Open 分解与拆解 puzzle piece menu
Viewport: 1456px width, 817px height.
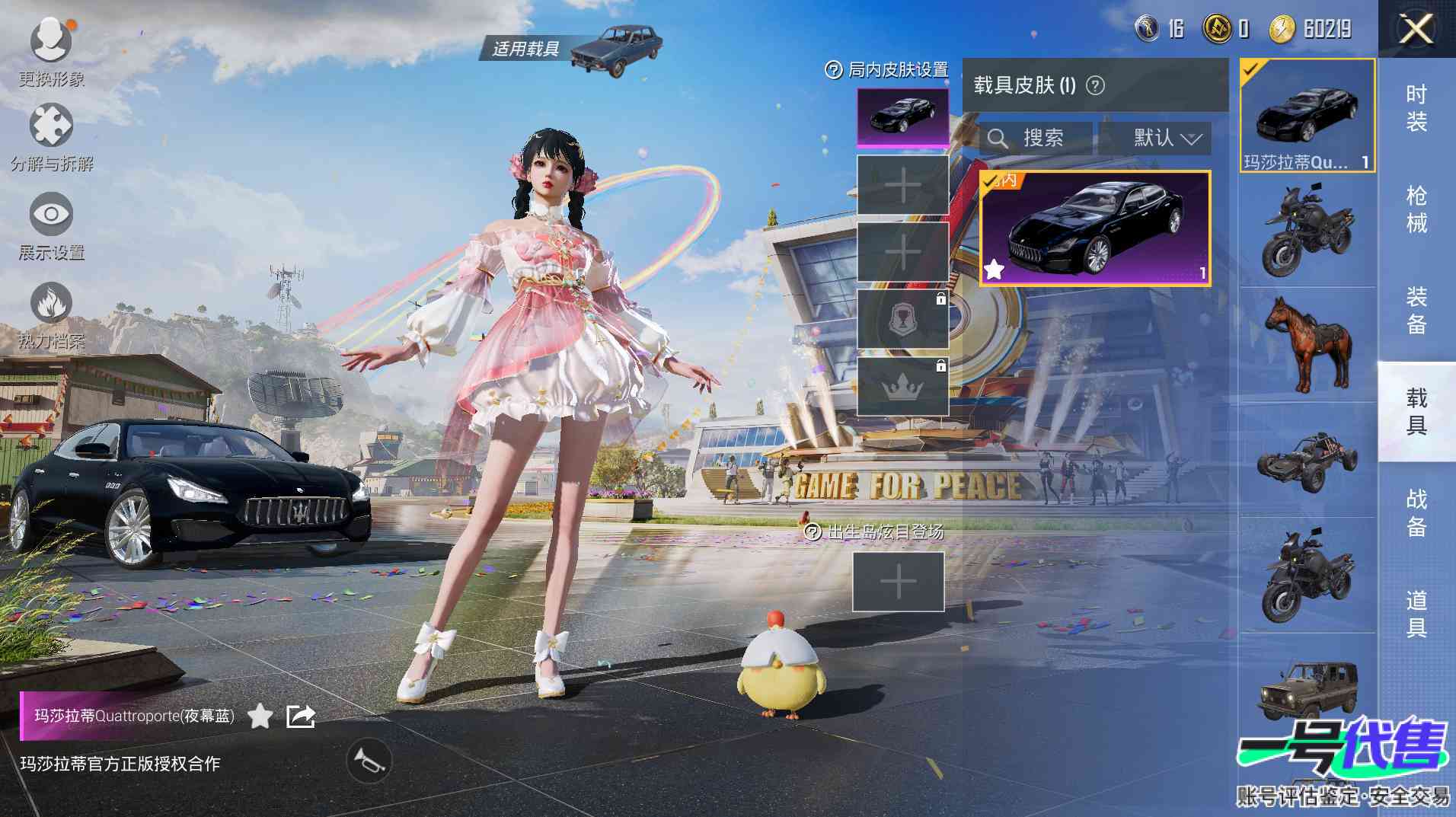coord(51,127)
